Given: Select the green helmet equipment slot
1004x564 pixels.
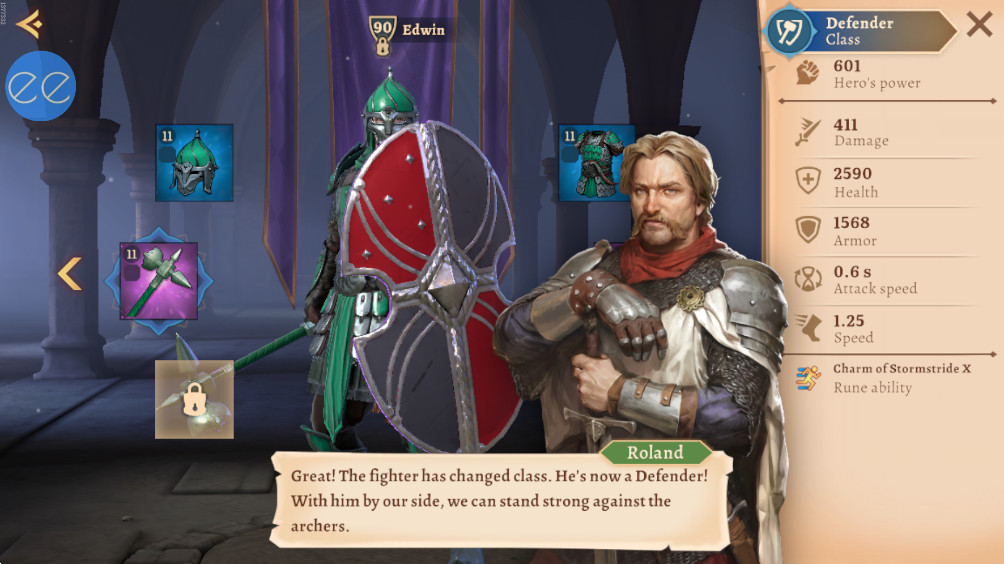Looking at the screenshot, I should point(194,162).
